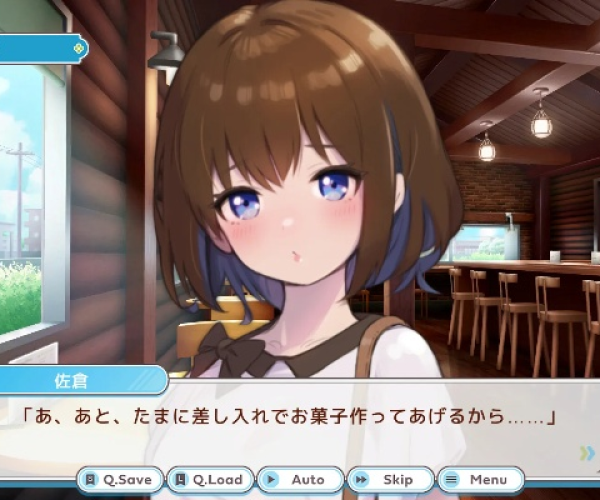This screenshot has width=600, height=500.
Task: Open Q.Load to quick load
Action: click(209, 480)
